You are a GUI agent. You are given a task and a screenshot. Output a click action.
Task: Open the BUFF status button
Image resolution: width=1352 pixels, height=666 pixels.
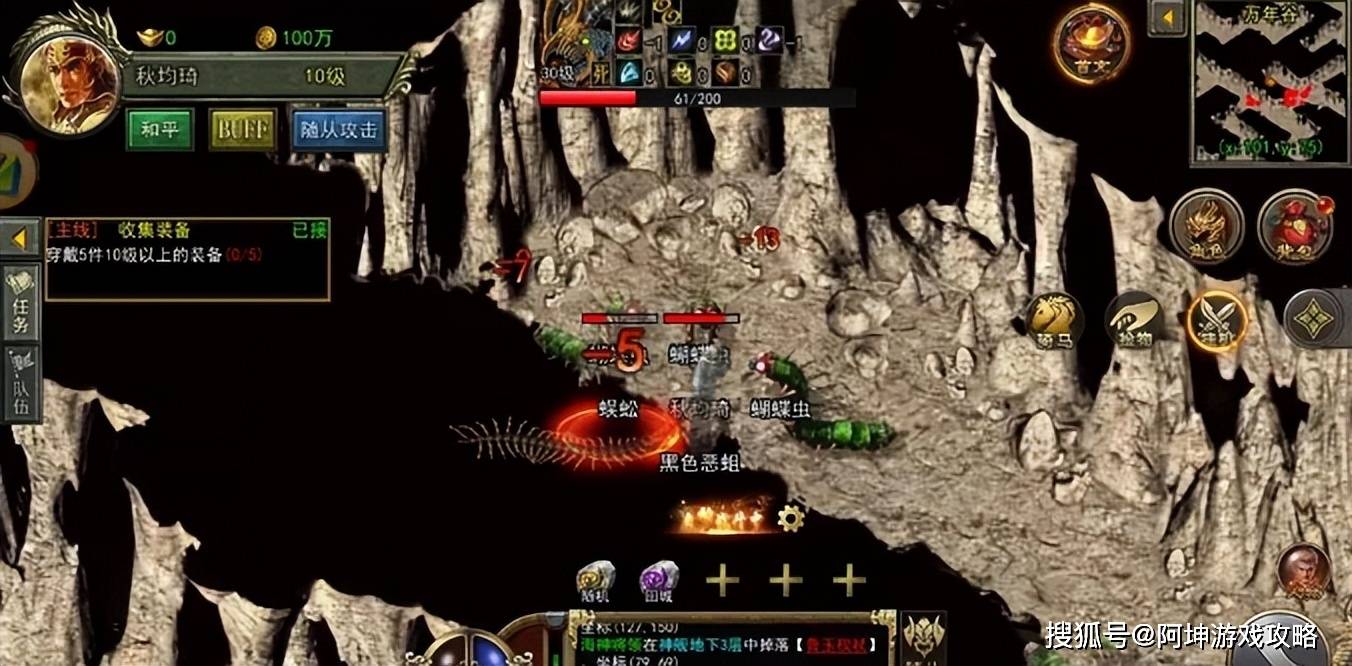click(242, 130)
